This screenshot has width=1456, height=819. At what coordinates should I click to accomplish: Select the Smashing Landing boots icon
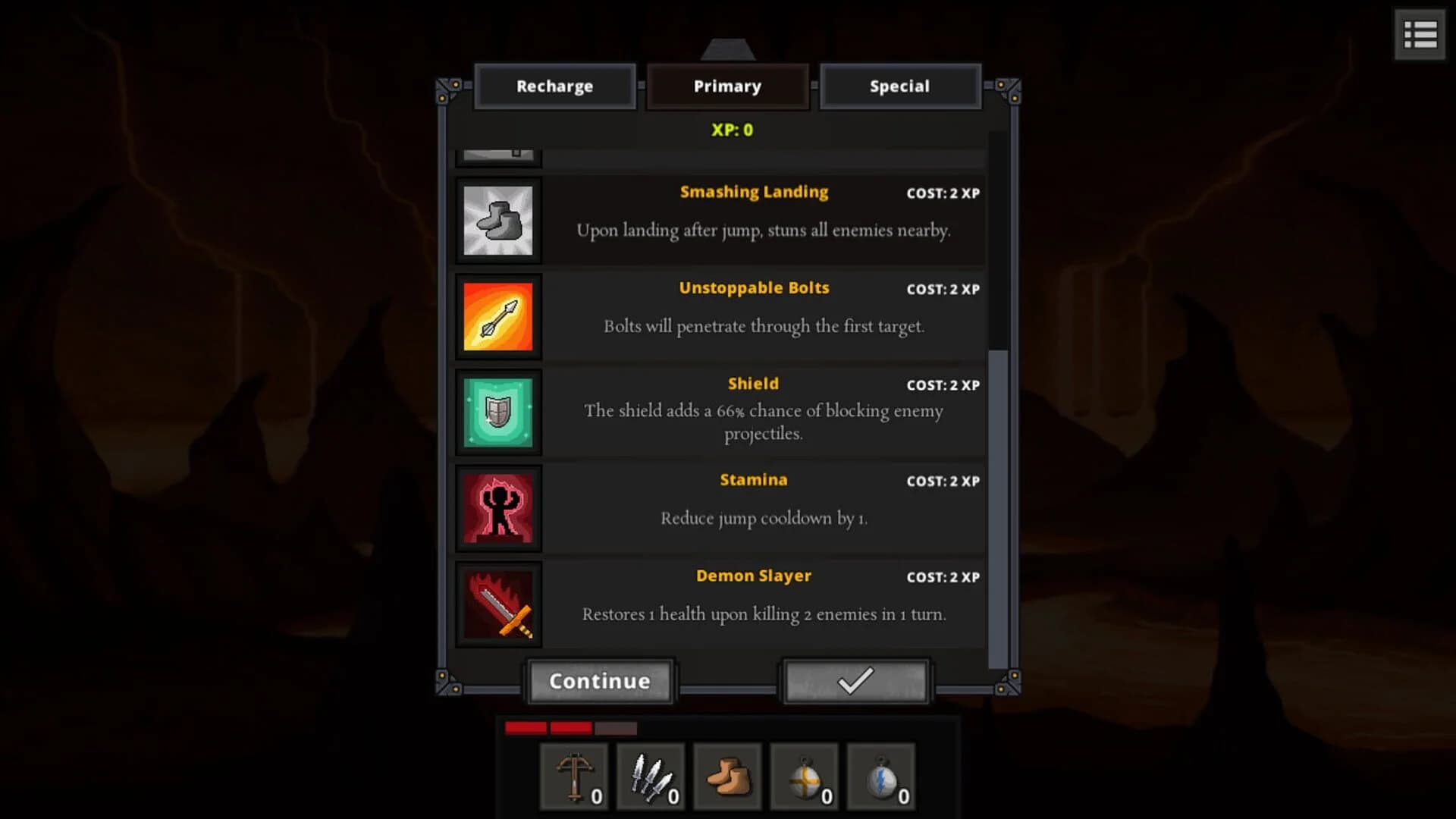tap(497, 221)
